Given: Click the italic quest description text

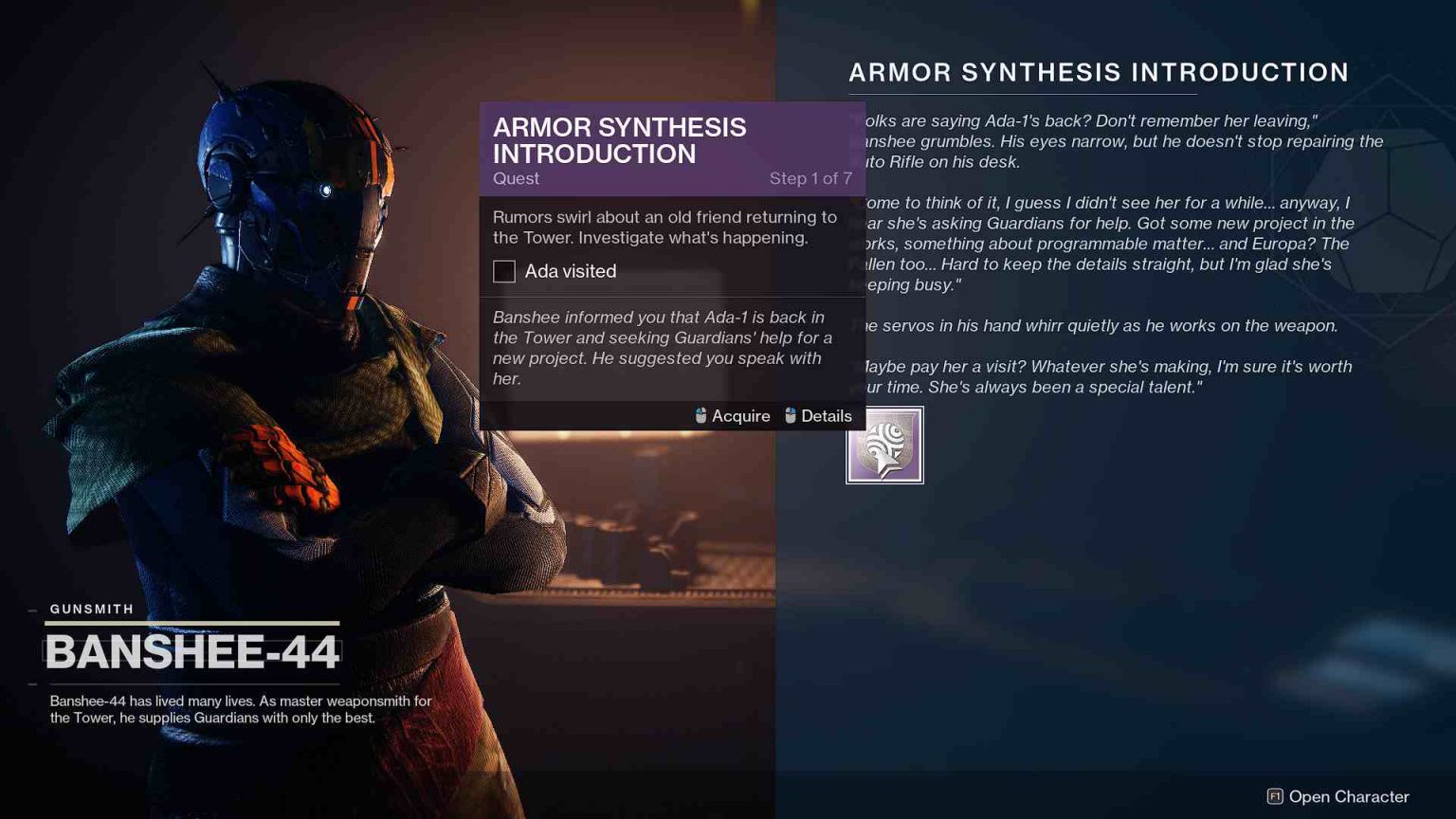Looking at the screenshot, I should click(x=662, y=347).
